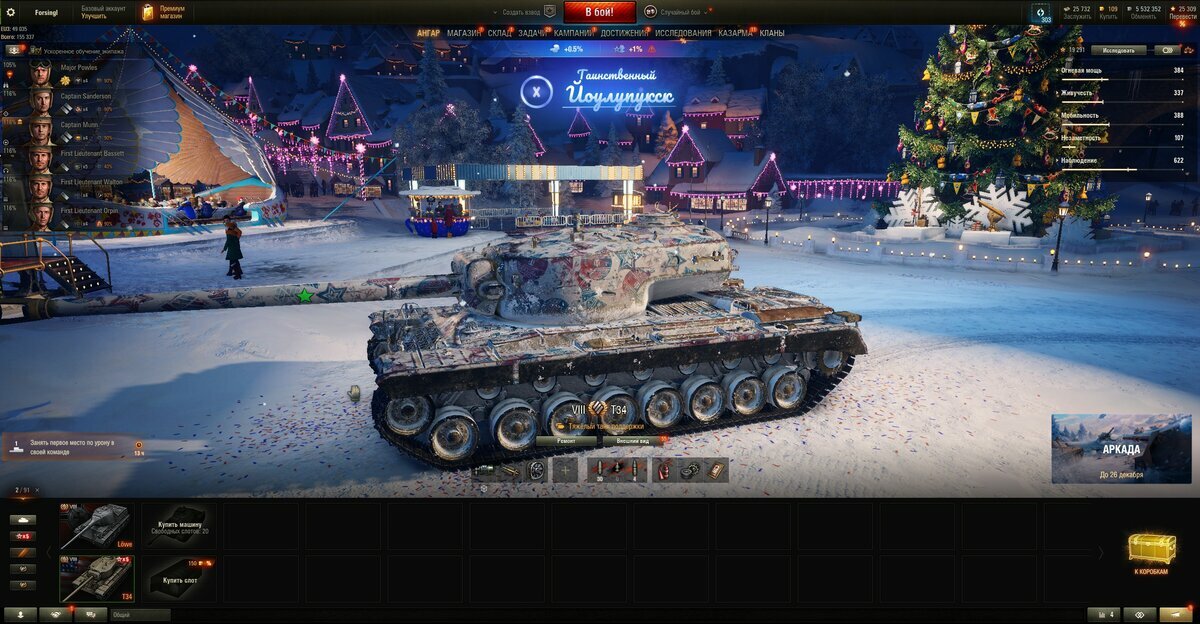The height and width of the screenshot is (624, 1200).
Task: Click the Исследовать button
Action: point(1118,49)
